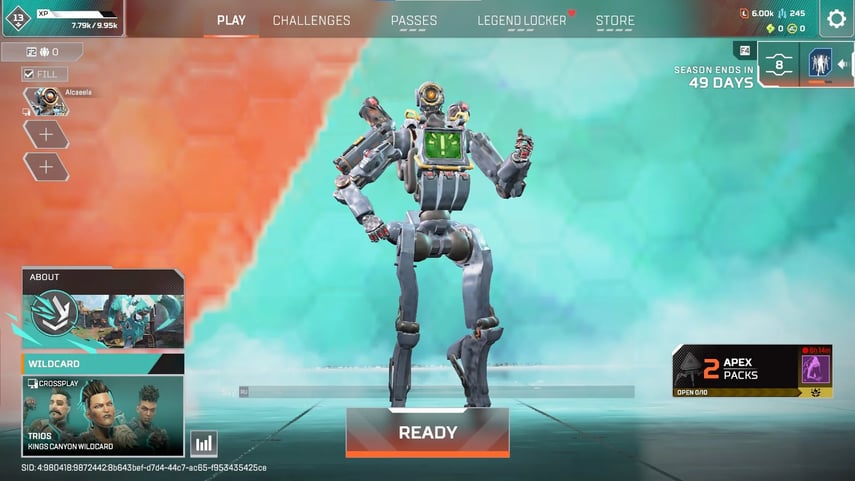855x481 pixels.
Task: Click the READY button to queue
Action: point(427,433)
